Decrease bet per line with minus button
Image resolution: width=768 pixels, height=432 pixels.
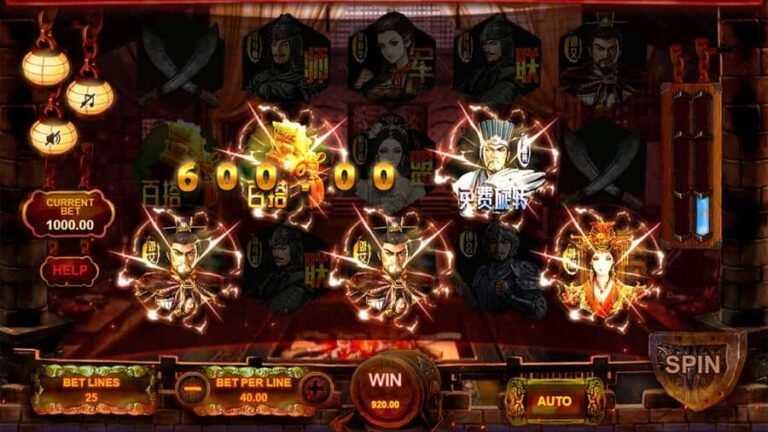(191, 386)
